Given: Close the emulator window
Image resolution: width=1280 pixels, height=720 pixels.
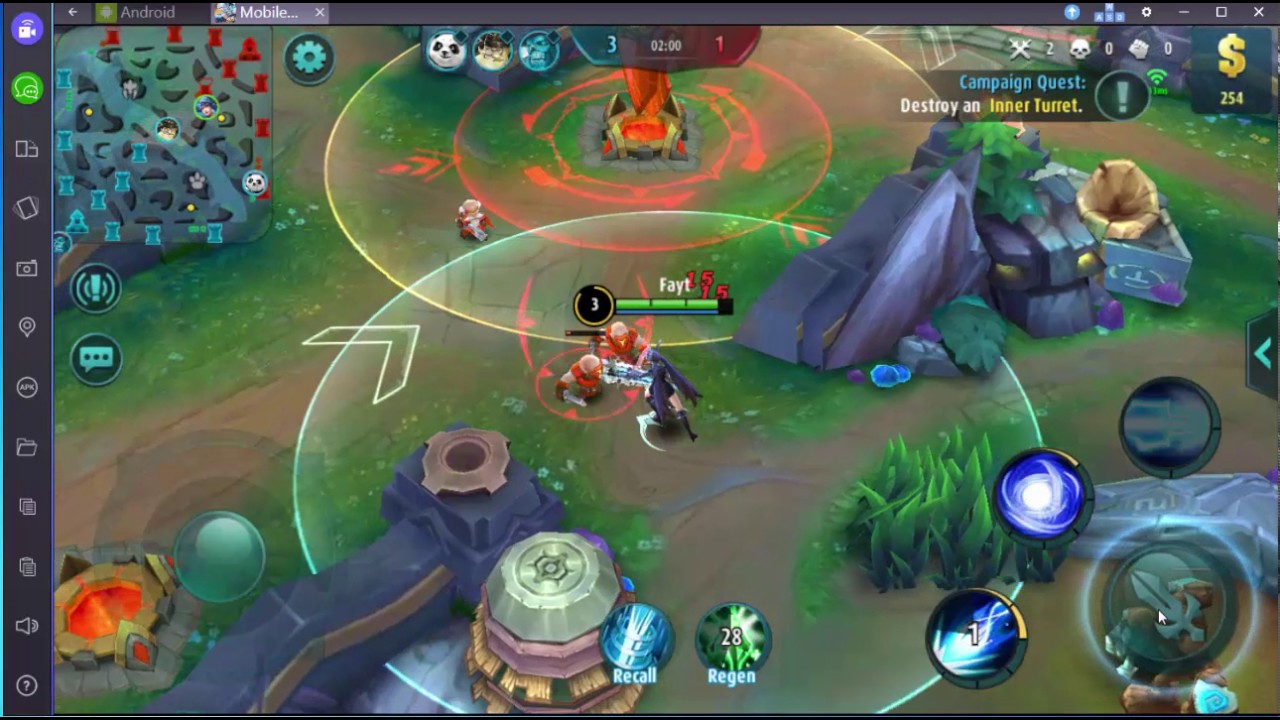Looking at the screenshot, I should [1259, 12].
